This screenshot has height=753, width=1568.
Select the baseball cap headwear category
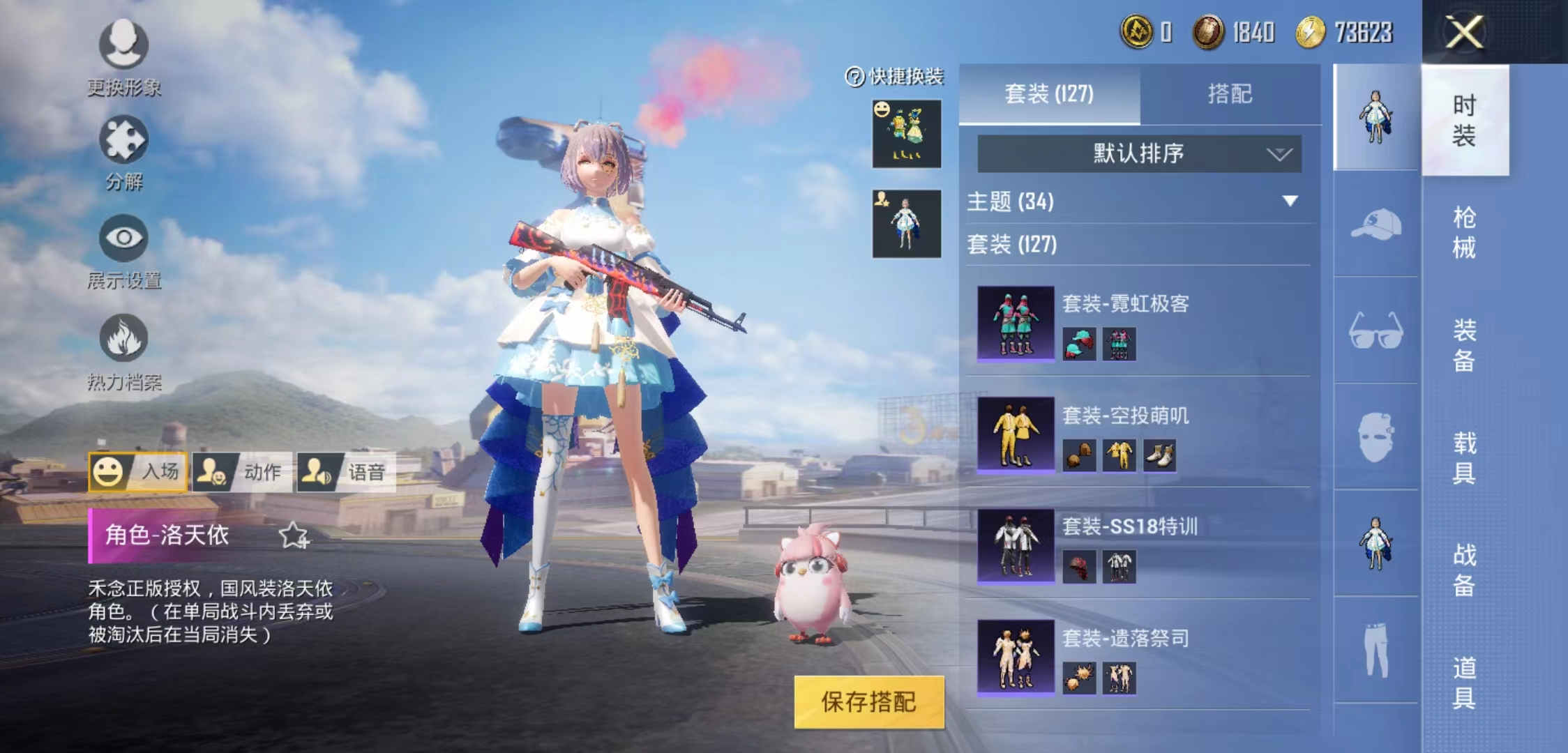(1375, 225)
